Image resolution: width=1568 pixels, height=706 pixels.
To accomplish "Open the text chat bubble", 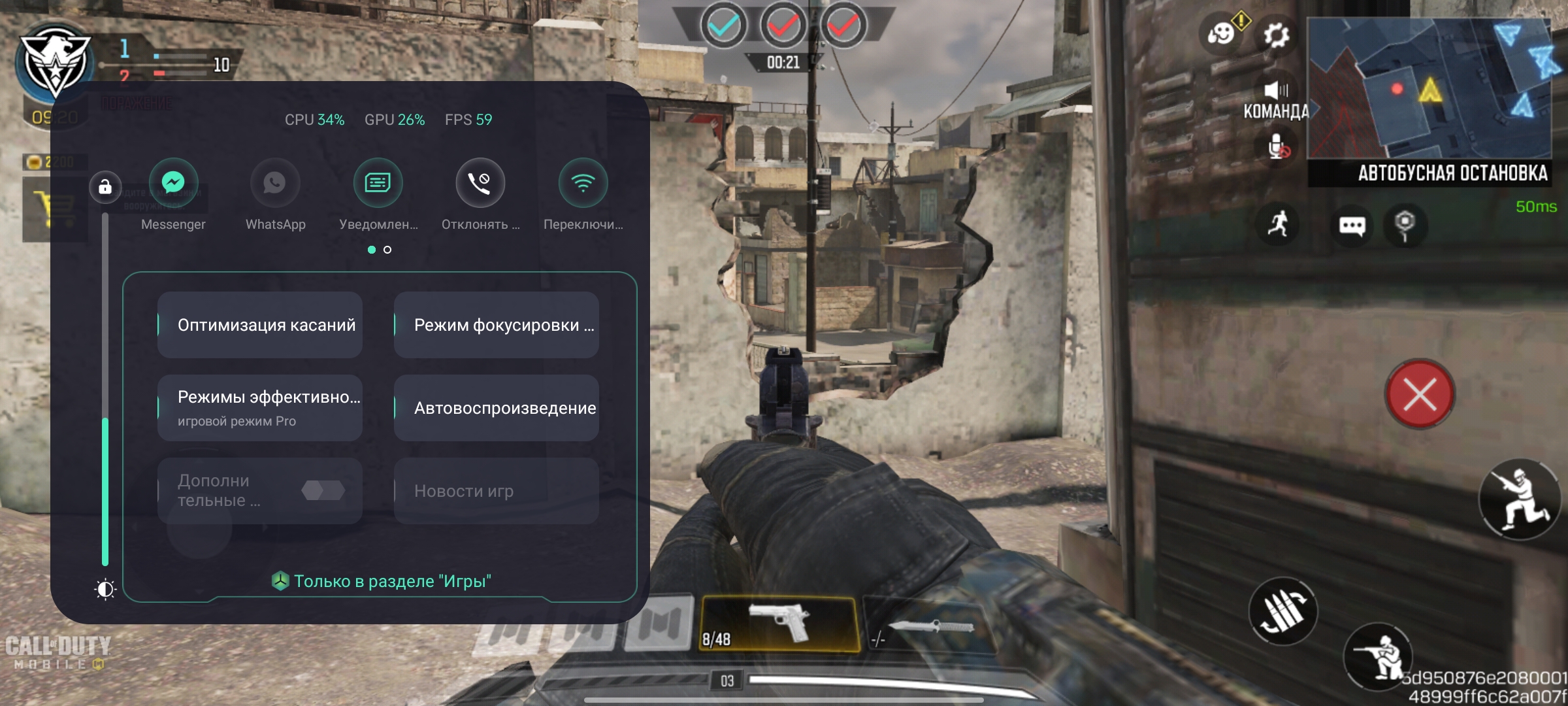I will pos(1352,226).
